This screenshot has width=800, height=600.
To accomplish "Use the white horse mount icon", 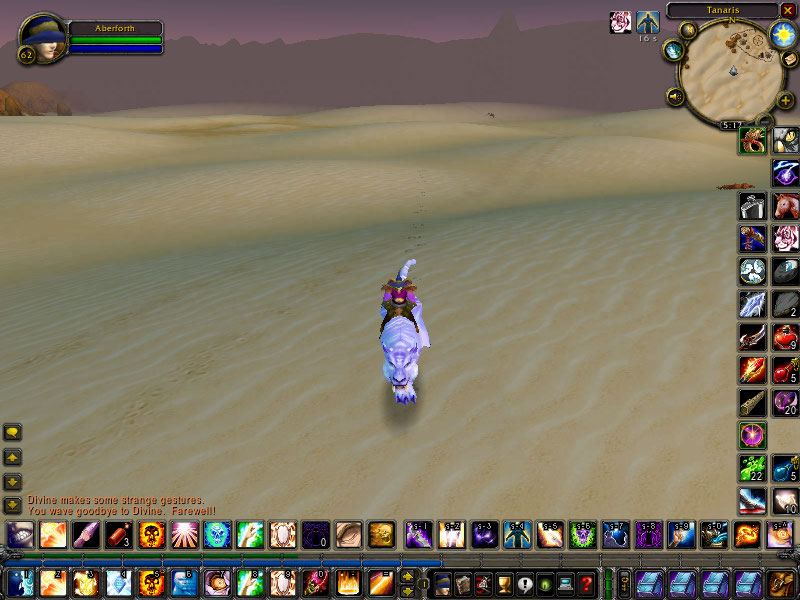I will pos(785,206).
